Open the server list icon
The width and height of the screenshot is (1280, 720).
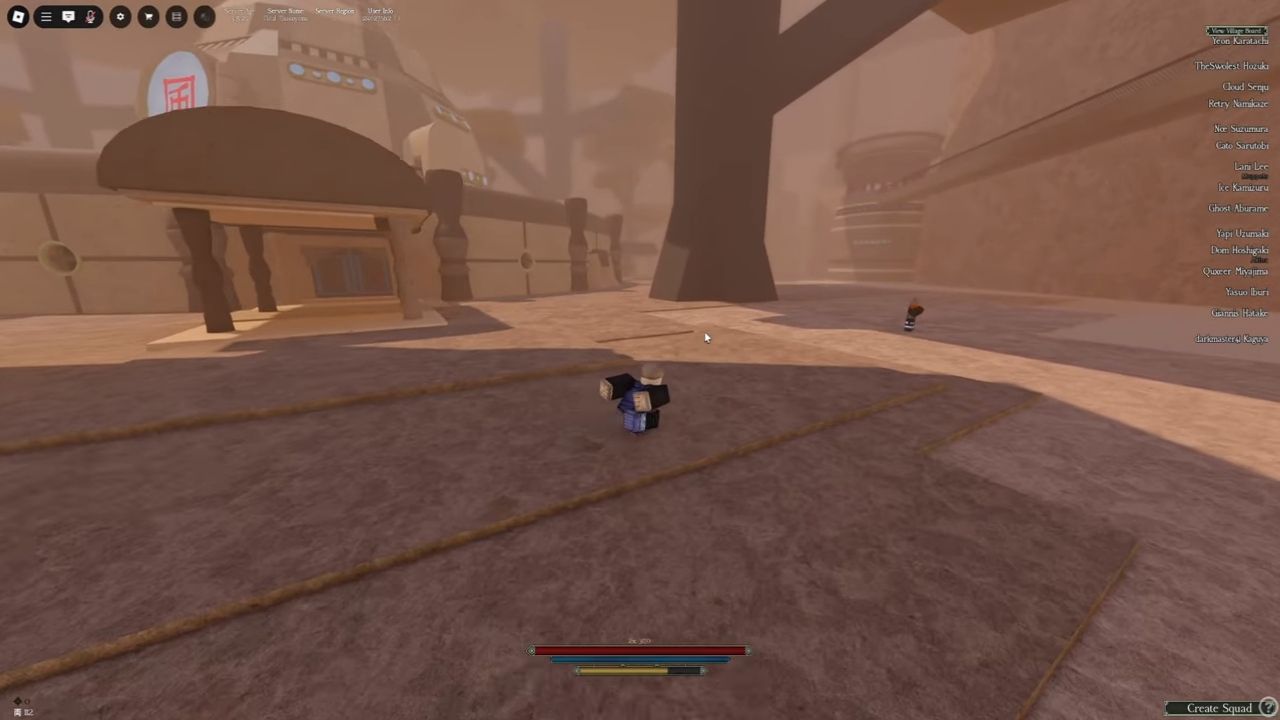click(x=176, y=16)
